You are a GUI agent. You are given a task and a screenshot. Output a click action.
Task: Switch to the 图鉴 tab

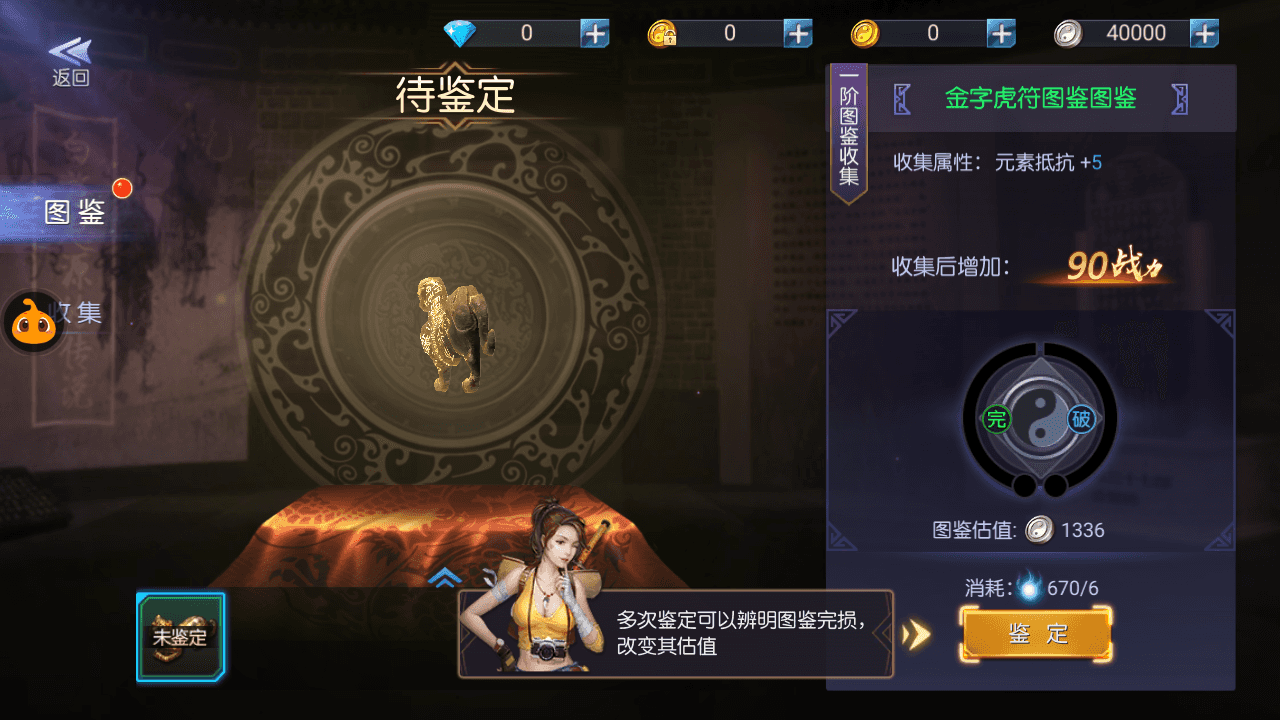[76, 212]
